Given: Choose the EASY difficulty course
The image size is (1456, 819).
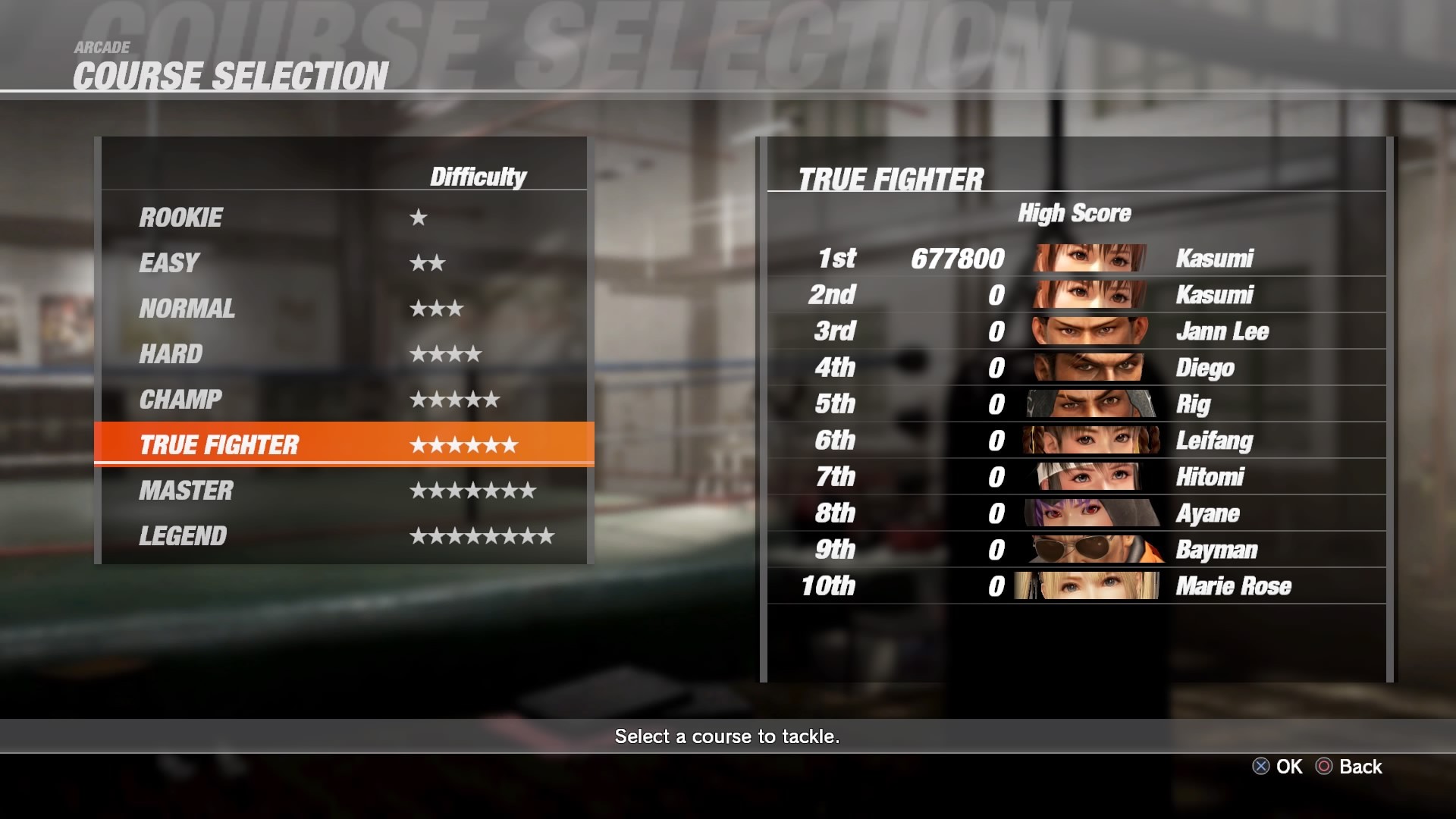Looking at the screenshot, I should pyautogui.click(x=343, y=263).
